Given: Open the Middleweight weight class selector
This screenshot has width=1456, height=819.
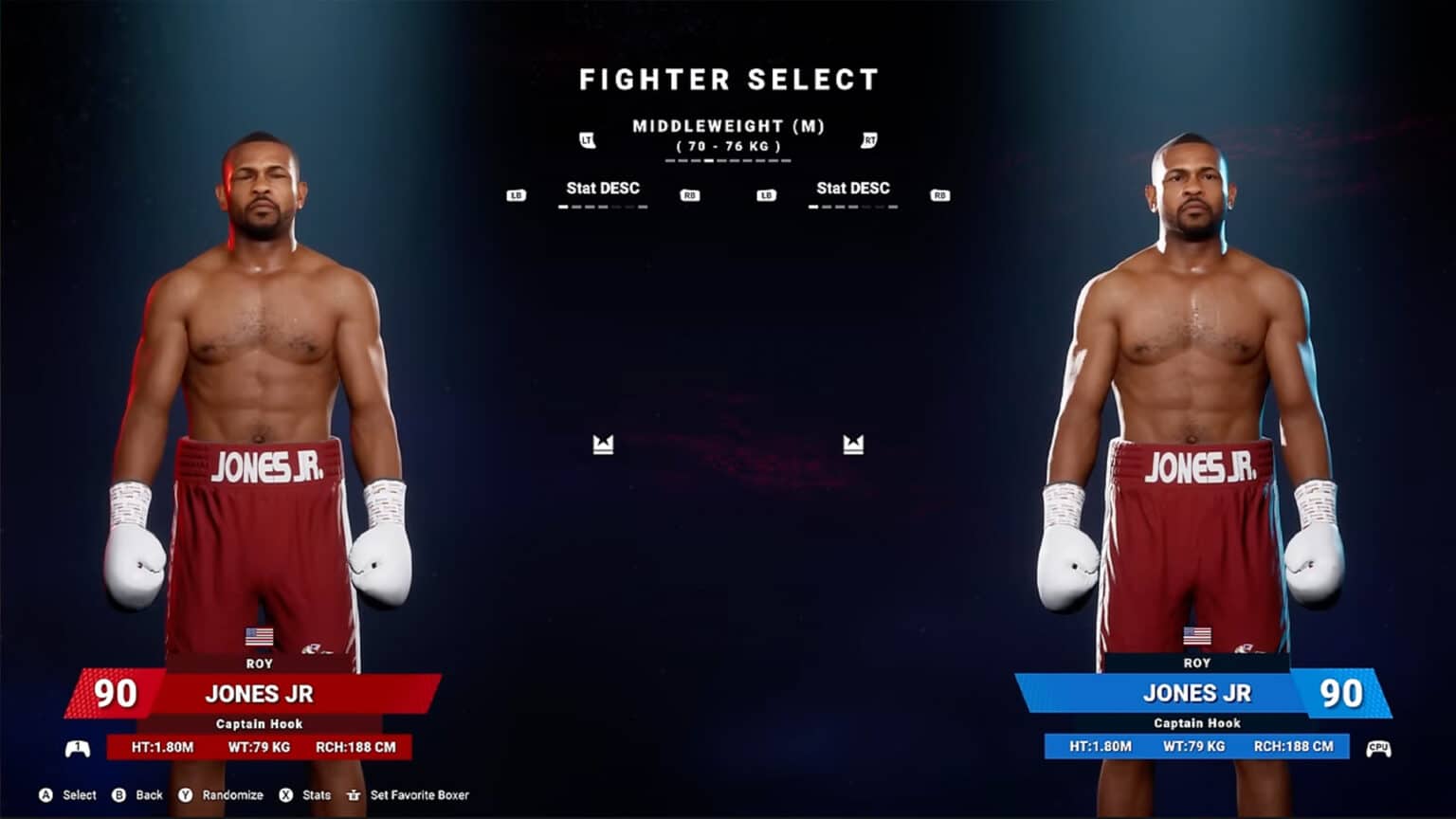Looking at the screenshot, I should click(730, 125).
